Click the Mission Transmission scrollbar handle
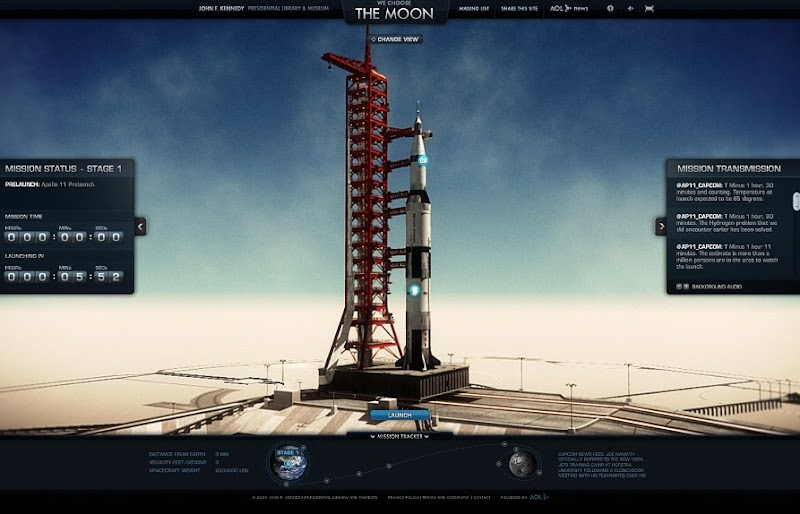Image resolution: width=800 pixels, height=514 pixels. tap(796, 201)
